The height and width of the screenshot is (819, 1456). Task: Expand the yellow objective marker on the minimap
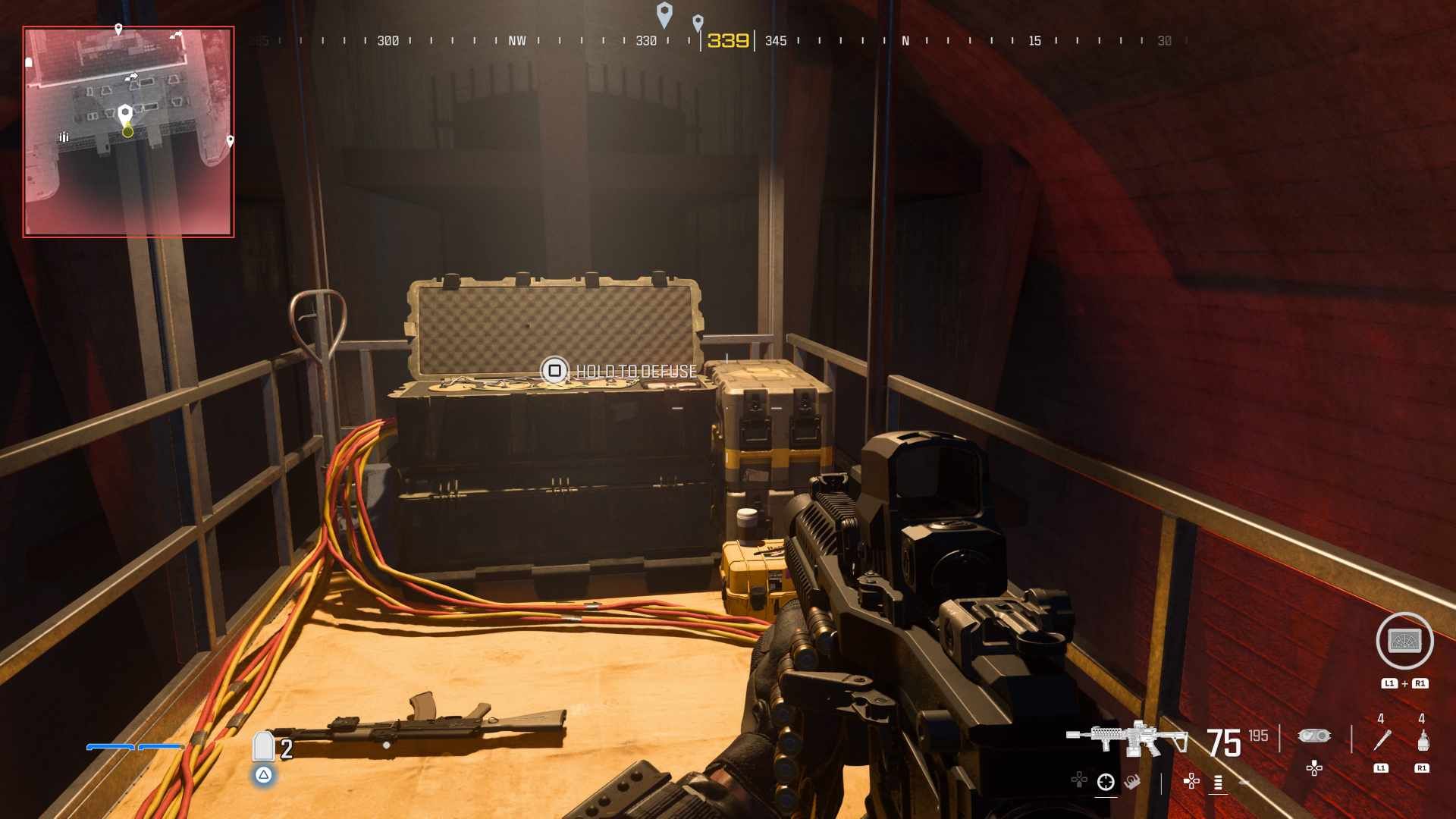pyautogui.click(x=127, y=132)
